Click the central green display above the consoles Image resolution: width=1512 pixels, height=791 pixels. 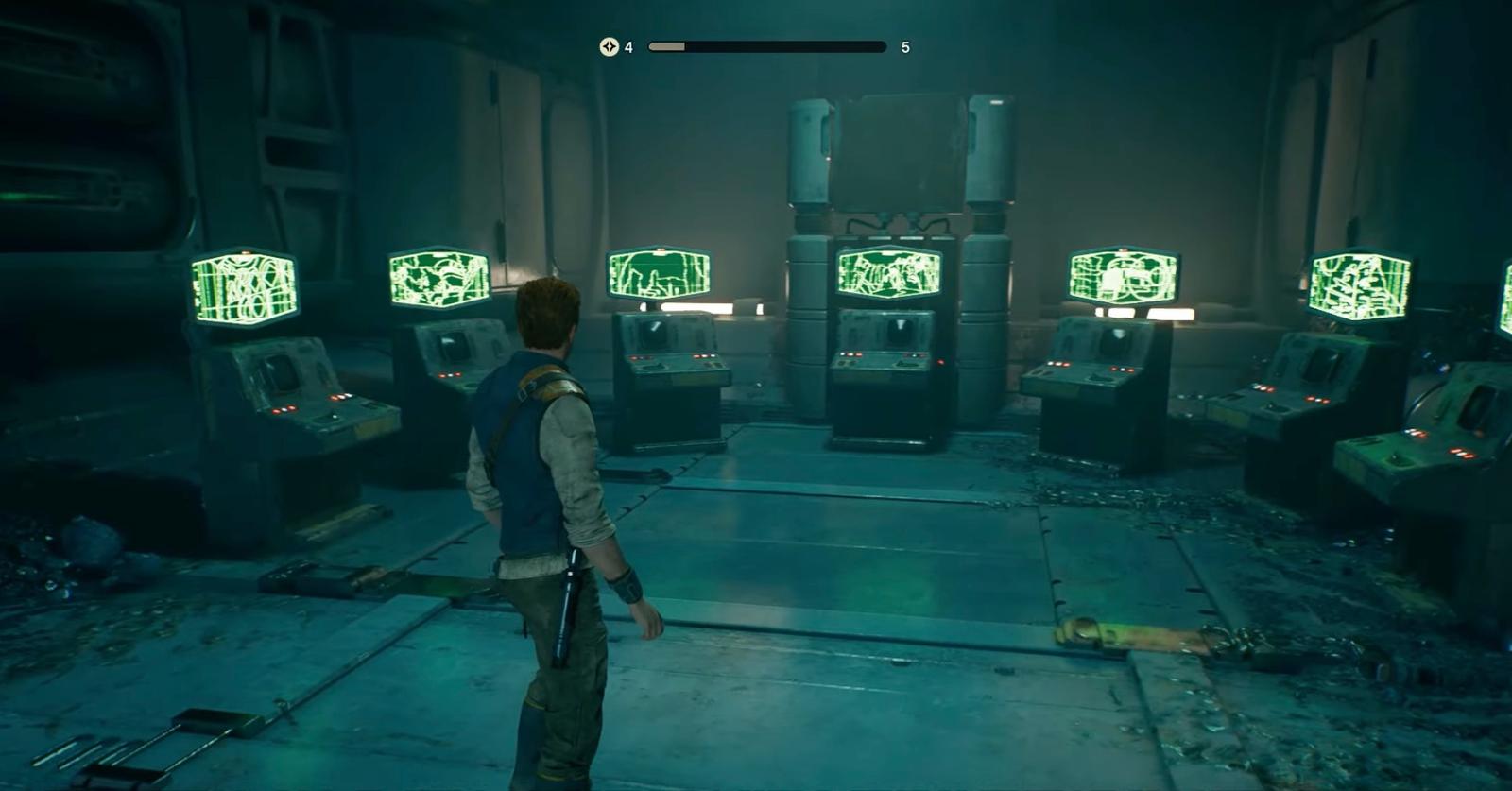click(890, 274)
